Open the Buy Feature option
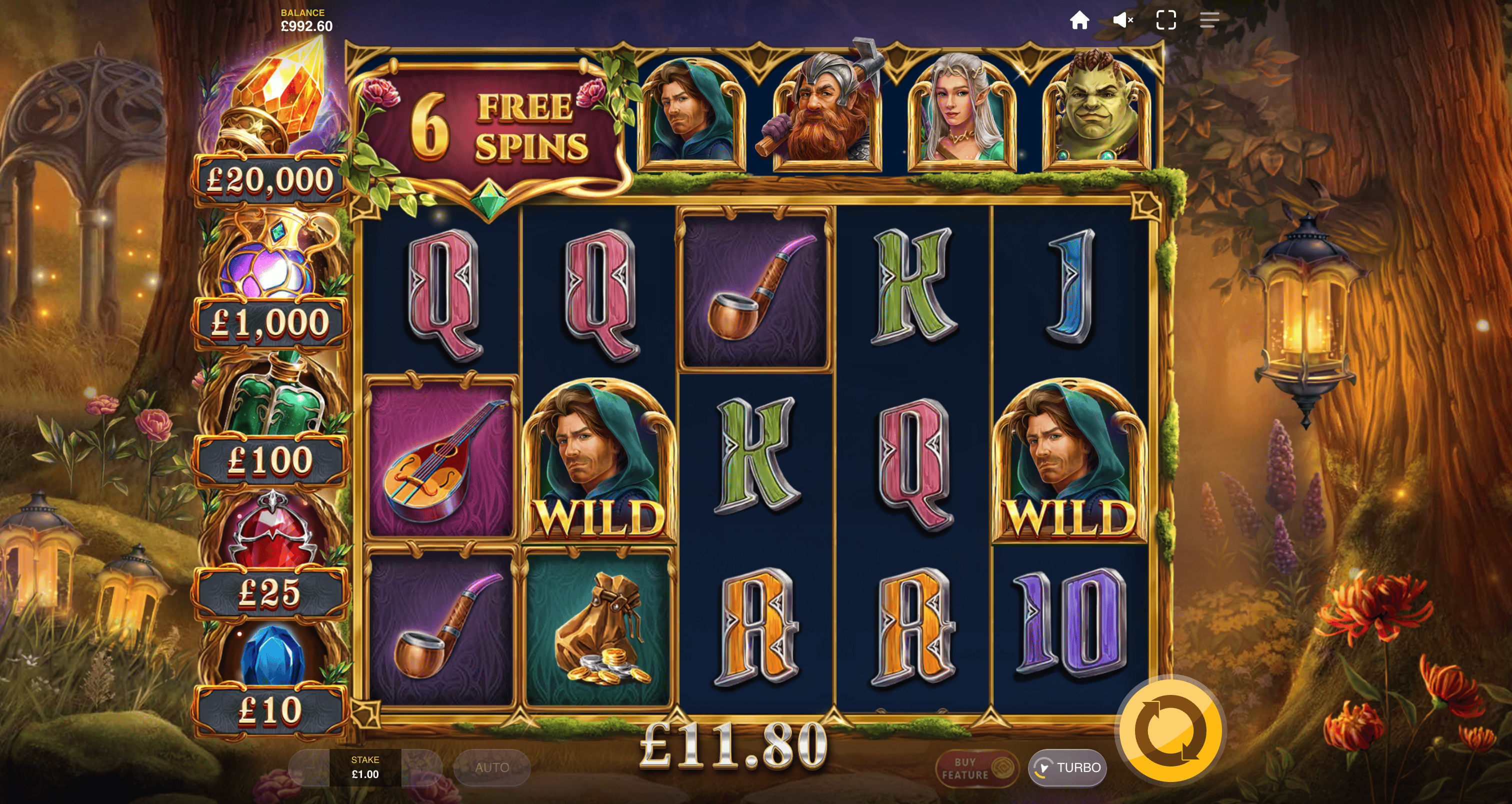This screenshot has height=804, width=1512. 976,768
